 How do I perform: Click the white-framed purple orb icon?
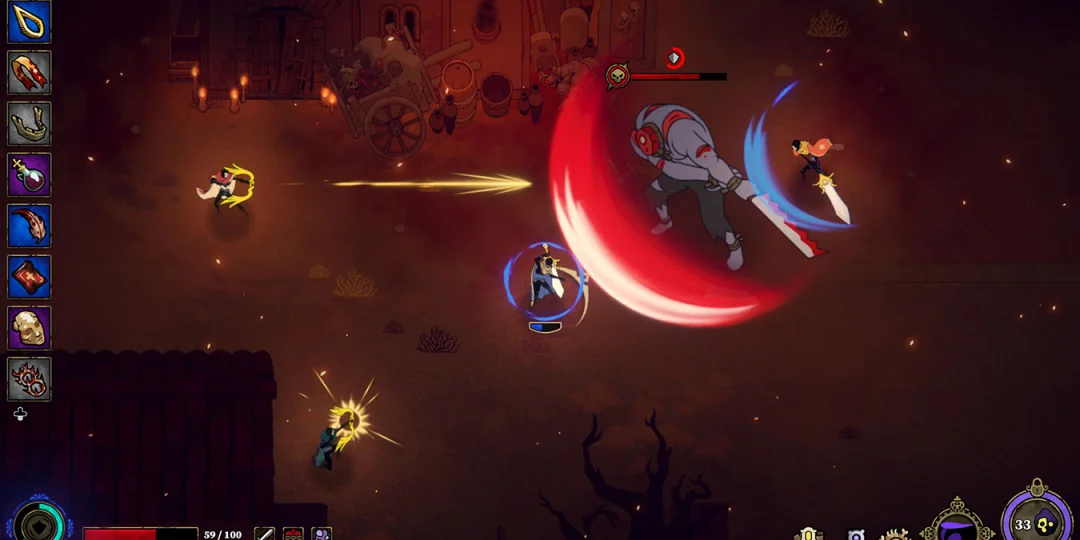pos(856,535)
